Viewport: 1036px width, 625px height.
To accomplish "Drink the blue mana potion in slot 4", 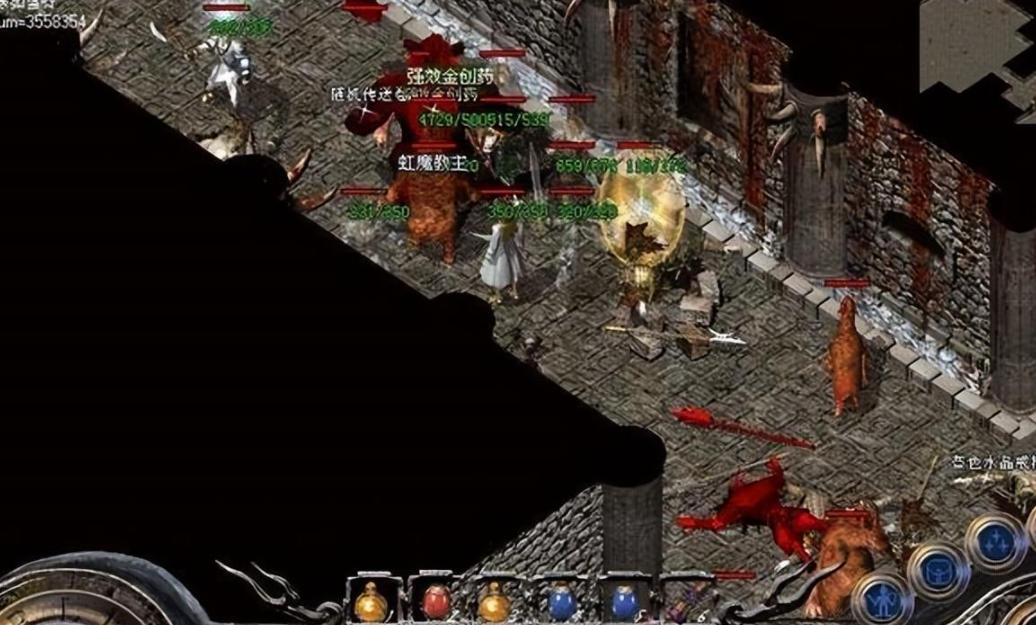I will pos(559,603).
